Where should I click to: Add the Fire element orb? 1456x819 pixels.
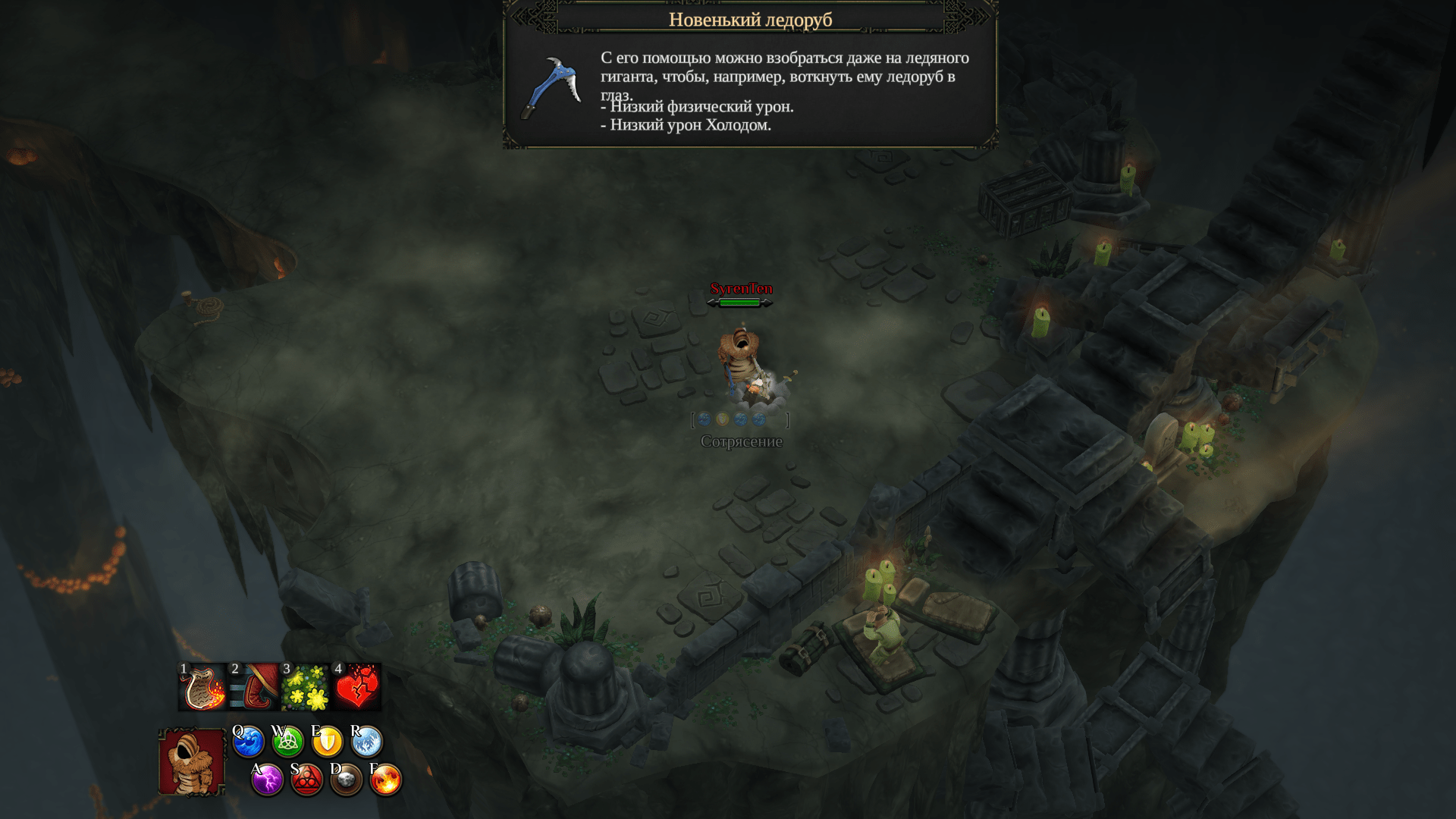tap(386, 780)
